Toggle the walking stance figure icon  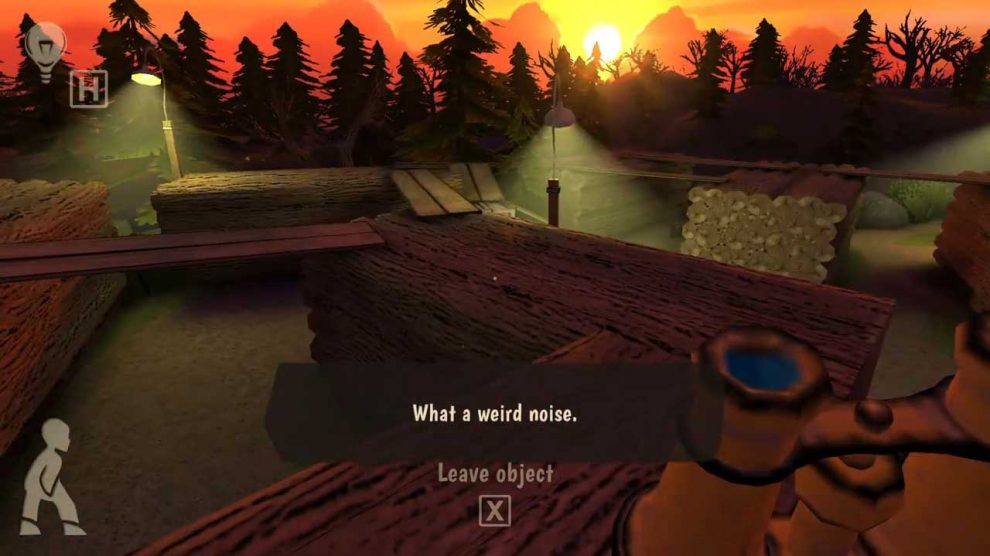[52, 476]
